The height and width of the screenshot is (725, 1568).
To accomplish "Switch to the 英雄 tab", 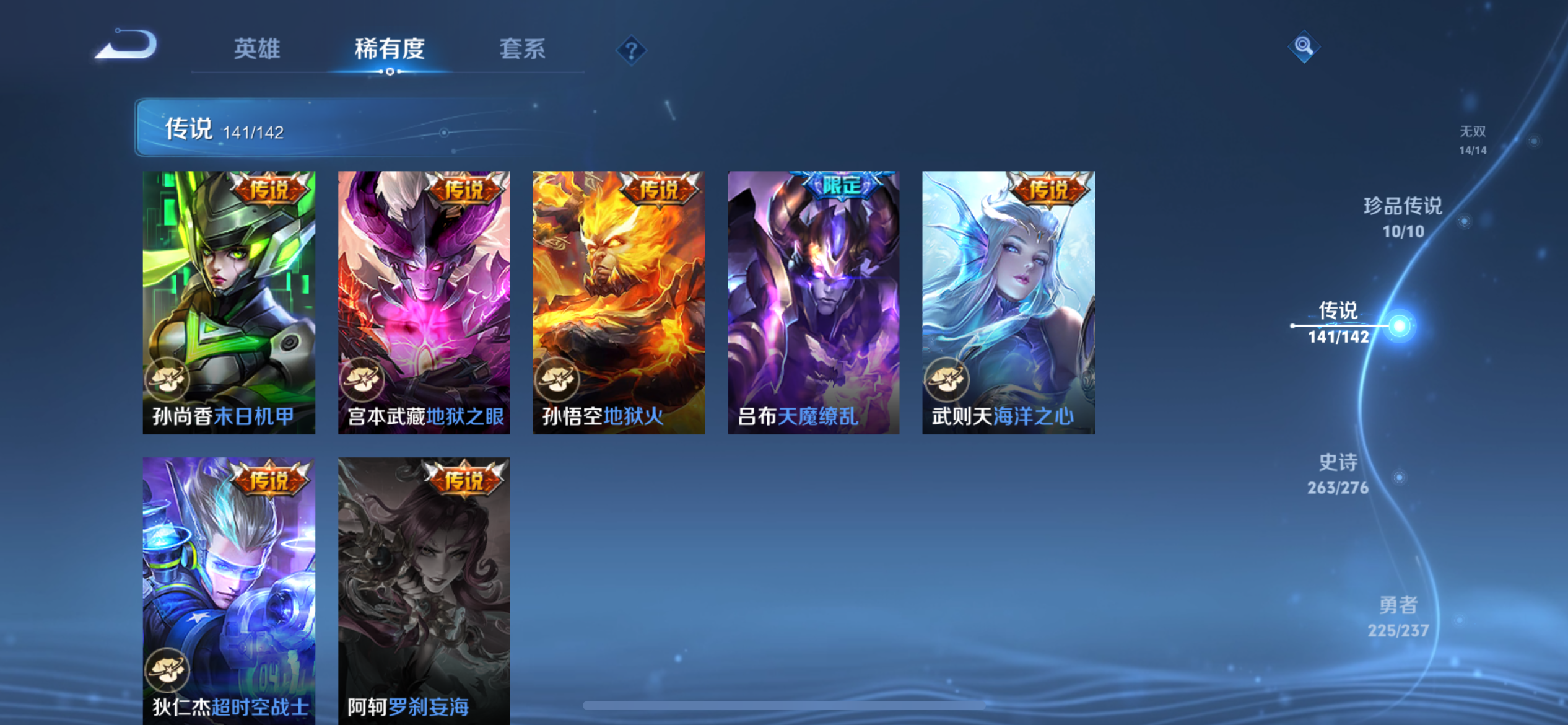I will pos(258,50).
